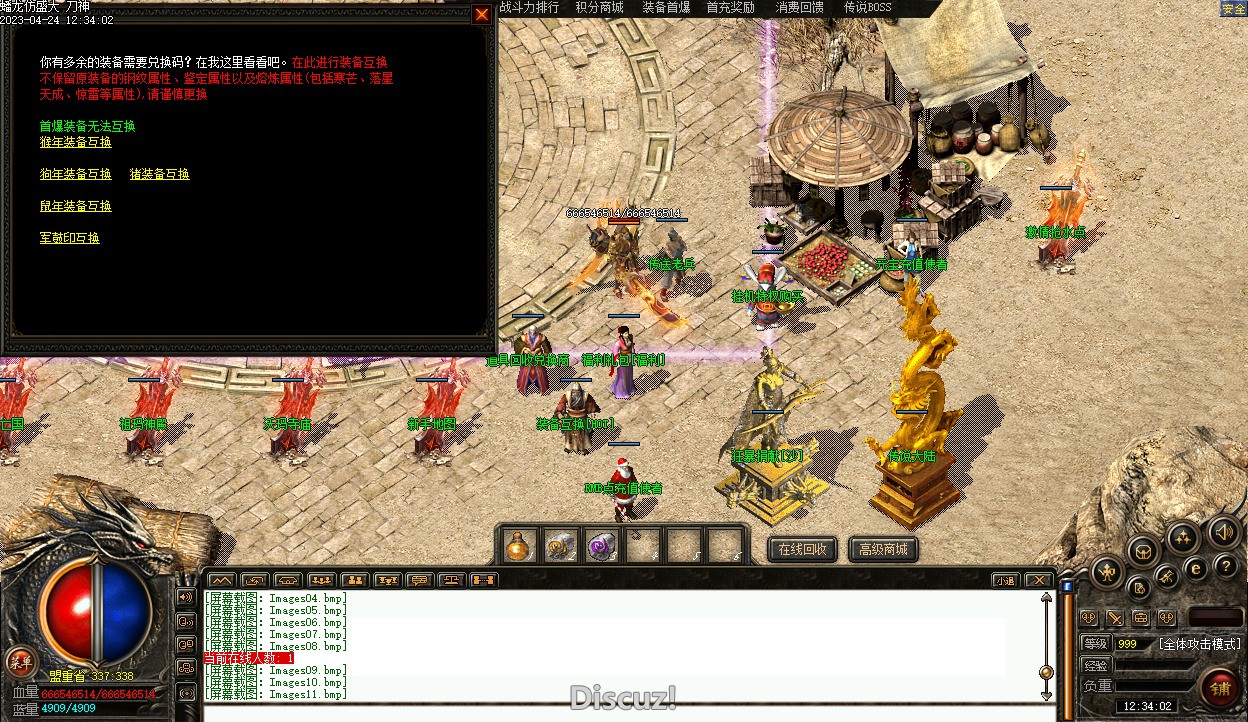Choose the 猪装备互换 link
Image resolution: width=1248 pixels, height=722 pixels.
click(159, 174)
